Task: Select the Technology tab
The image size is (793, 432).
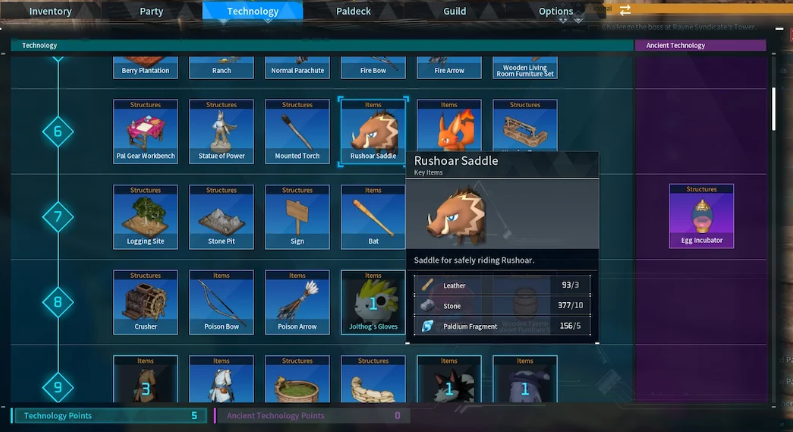Action: click(x=253, y=11)
